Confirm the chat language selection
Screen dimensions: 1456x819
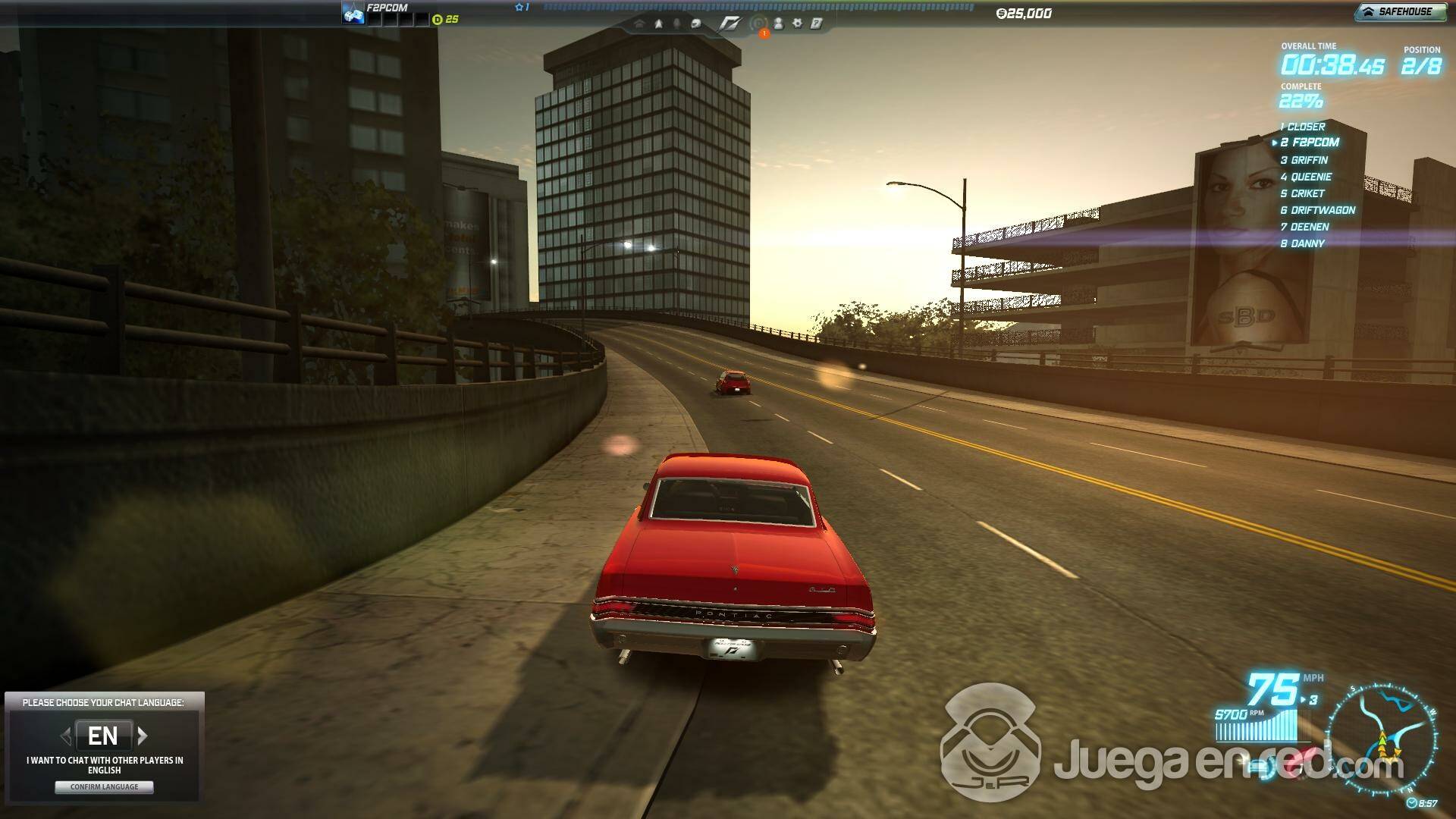tap(104, 787)
